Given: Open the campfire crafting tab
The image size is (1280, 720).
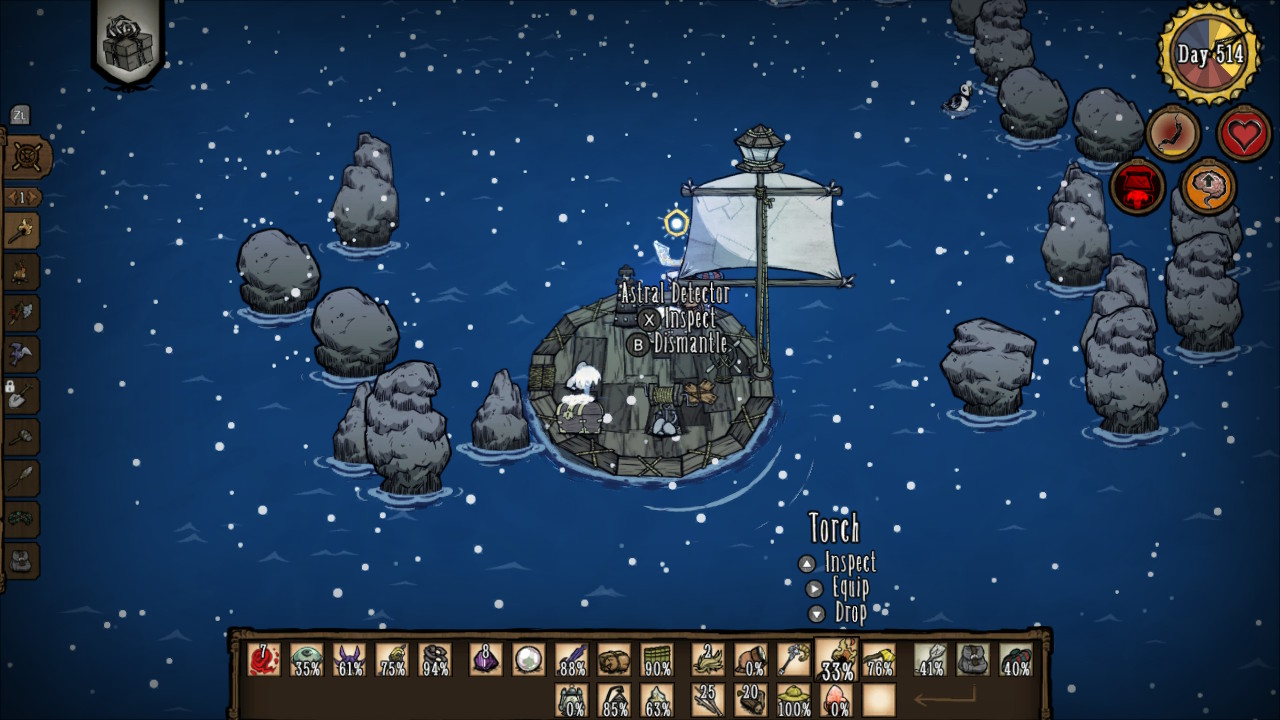Looking at the screenshot, I should (x=21, y=272).
